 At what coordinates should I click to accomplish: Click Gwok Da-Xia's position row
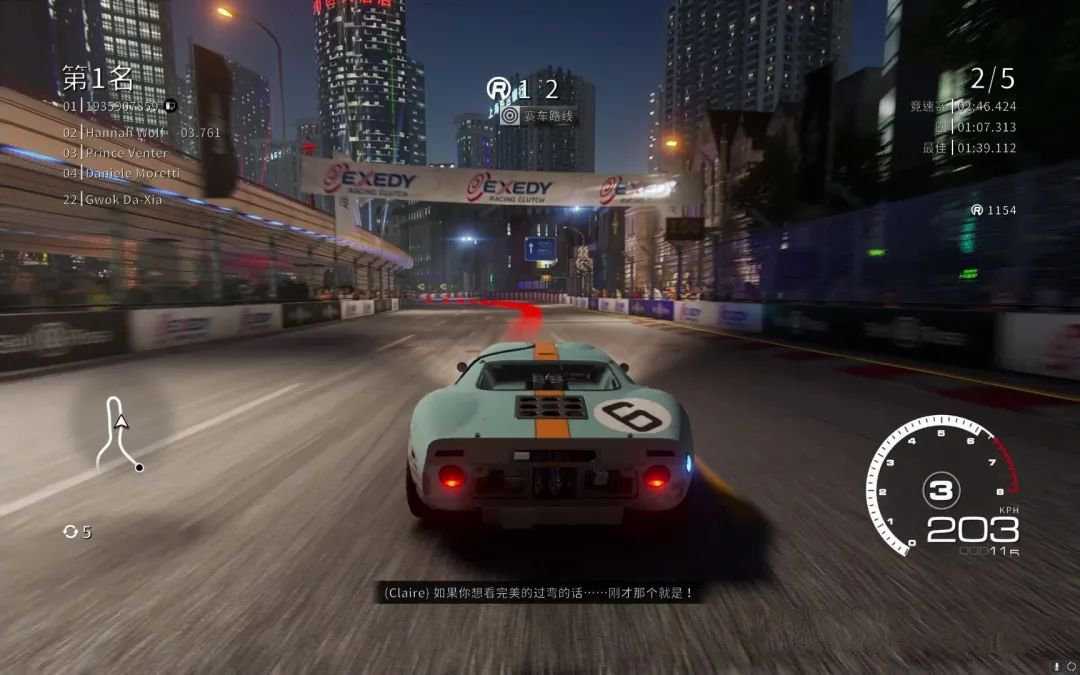point(123,199)
